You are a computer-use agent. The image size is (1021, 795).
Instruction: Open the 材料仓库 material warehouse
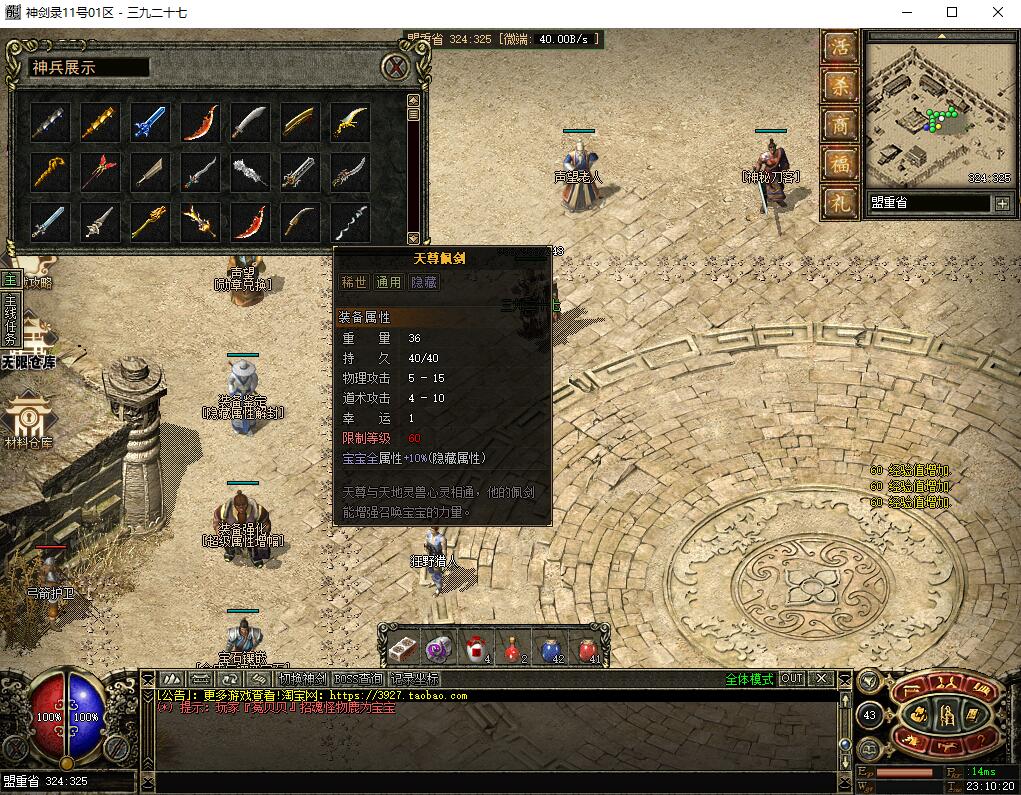(28, 418)
